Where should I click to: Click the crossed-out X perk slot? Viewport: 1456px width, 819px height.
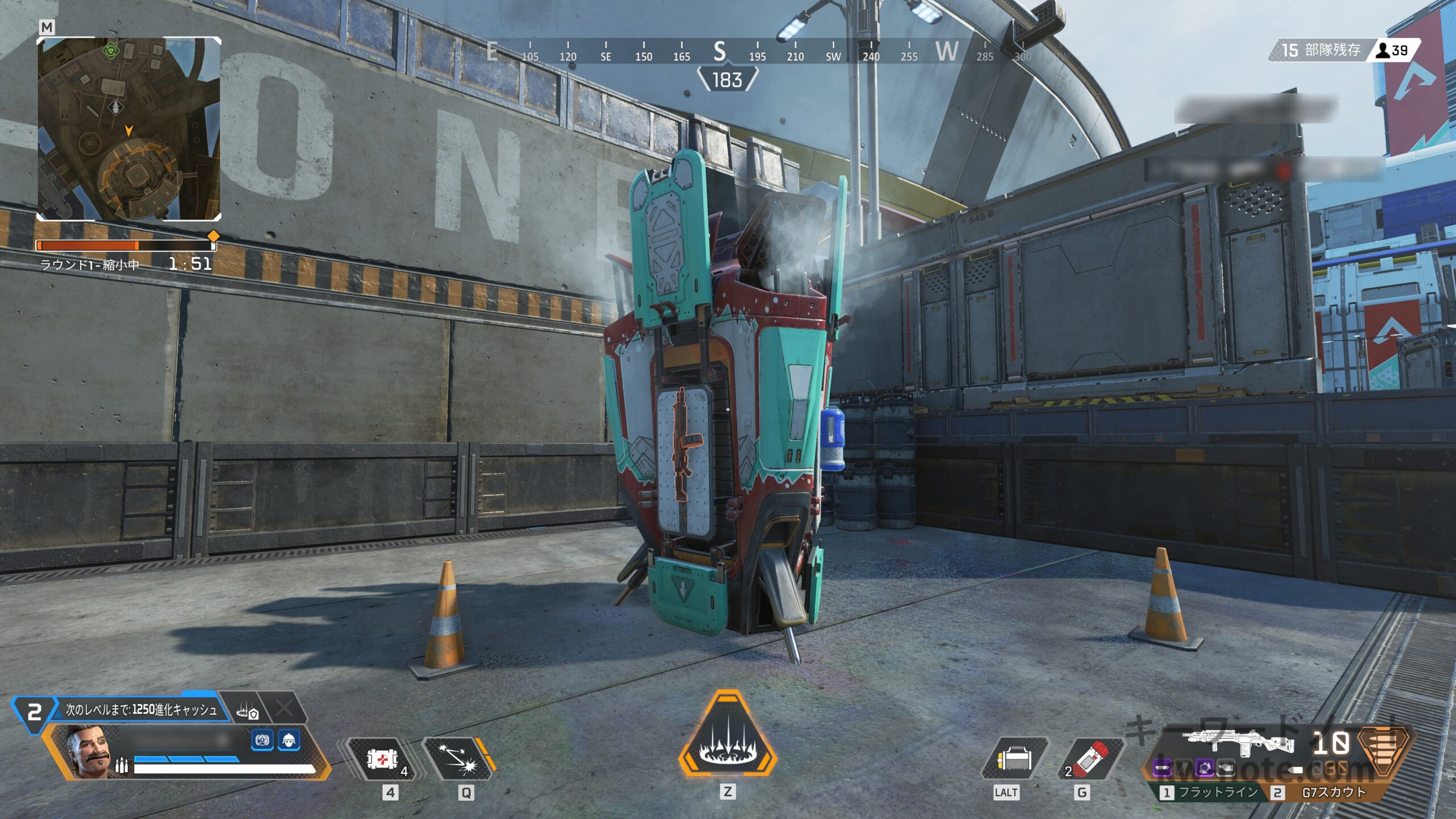pos(284,709)
